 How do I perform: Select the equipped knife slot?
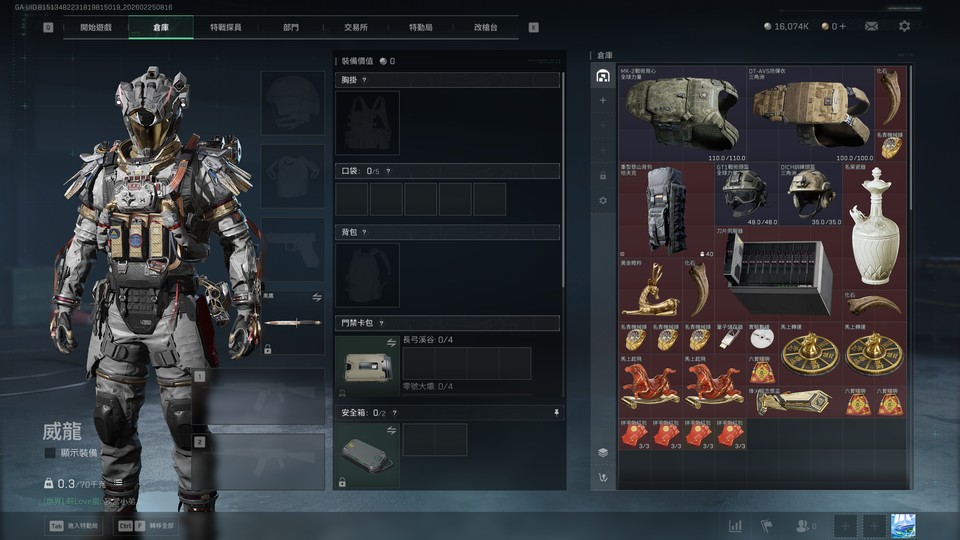click(x=293, y=323)
